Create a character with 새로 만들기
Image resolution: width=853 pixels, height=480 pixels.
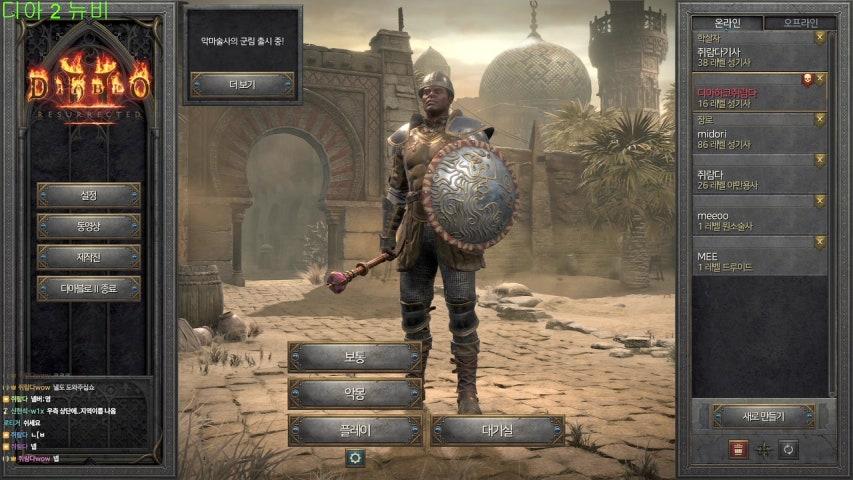(764, 415)
